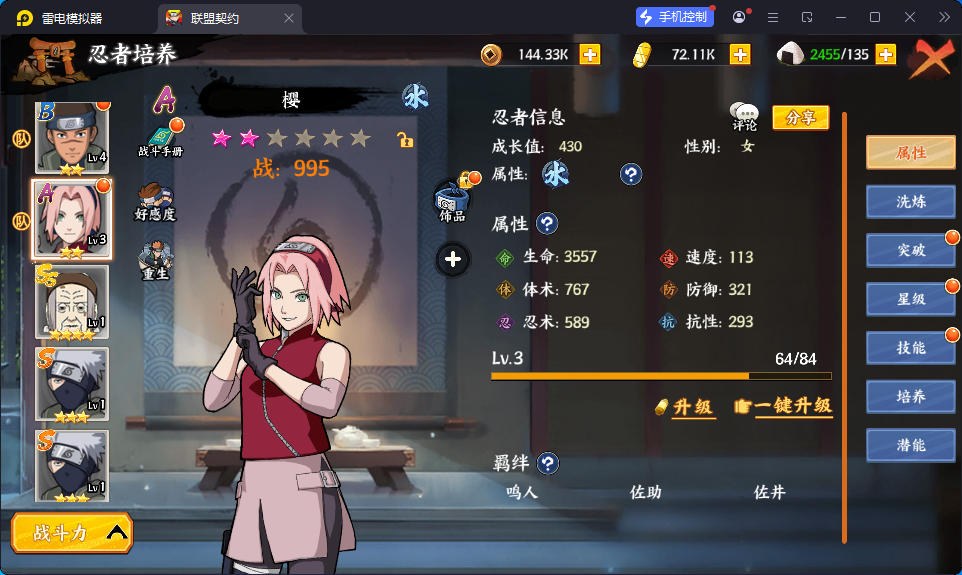
Task: Open the 好感度 affinity menu
Action: pos(155,201)
